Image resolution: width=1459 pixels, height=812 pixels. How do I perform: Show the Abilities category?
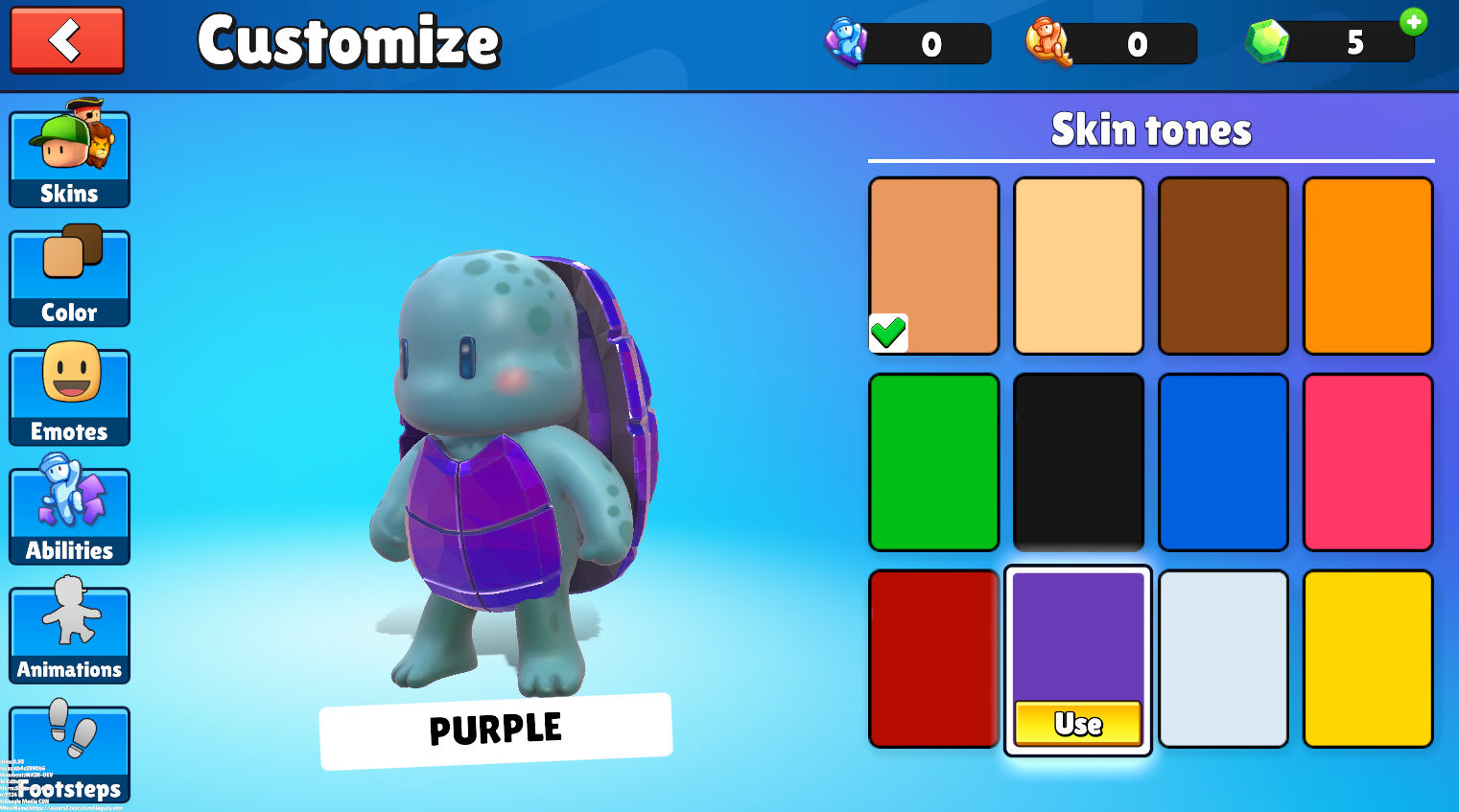(69, 516)
